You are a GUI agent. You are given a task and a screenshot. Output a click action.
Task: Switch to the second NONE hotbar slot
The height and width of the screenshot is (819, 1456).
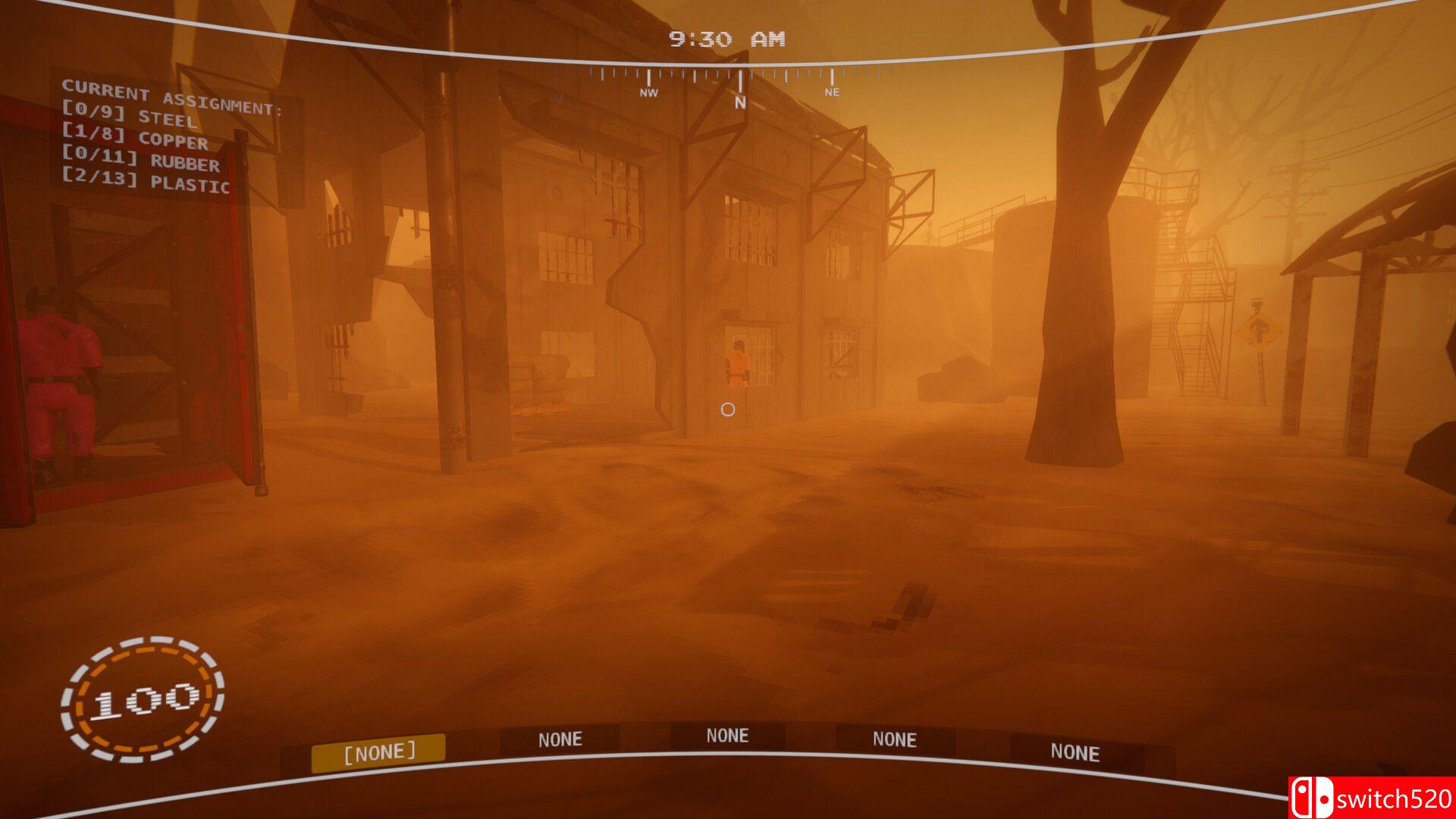(560, 739)
